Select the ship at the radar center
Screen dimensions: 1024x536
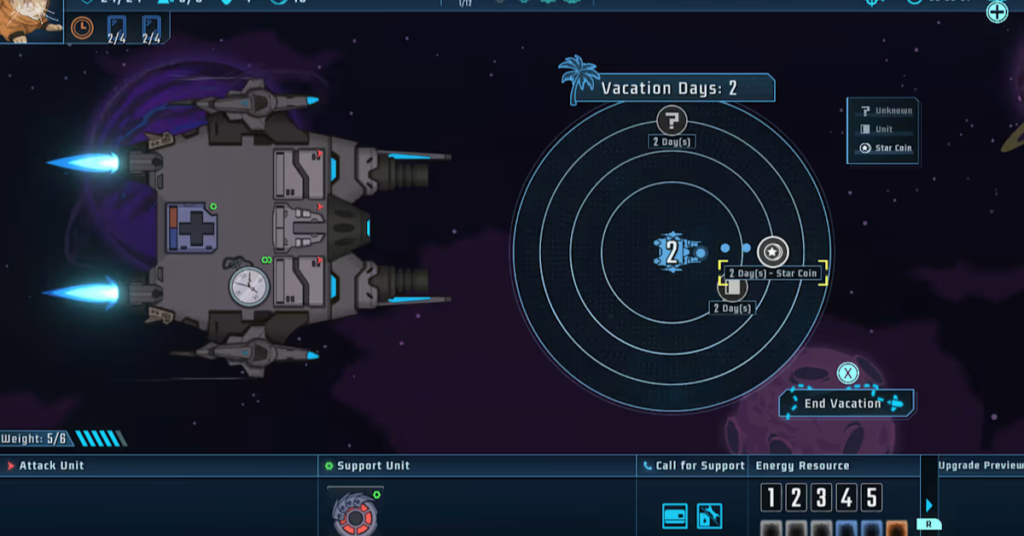(x=672, y=252)
